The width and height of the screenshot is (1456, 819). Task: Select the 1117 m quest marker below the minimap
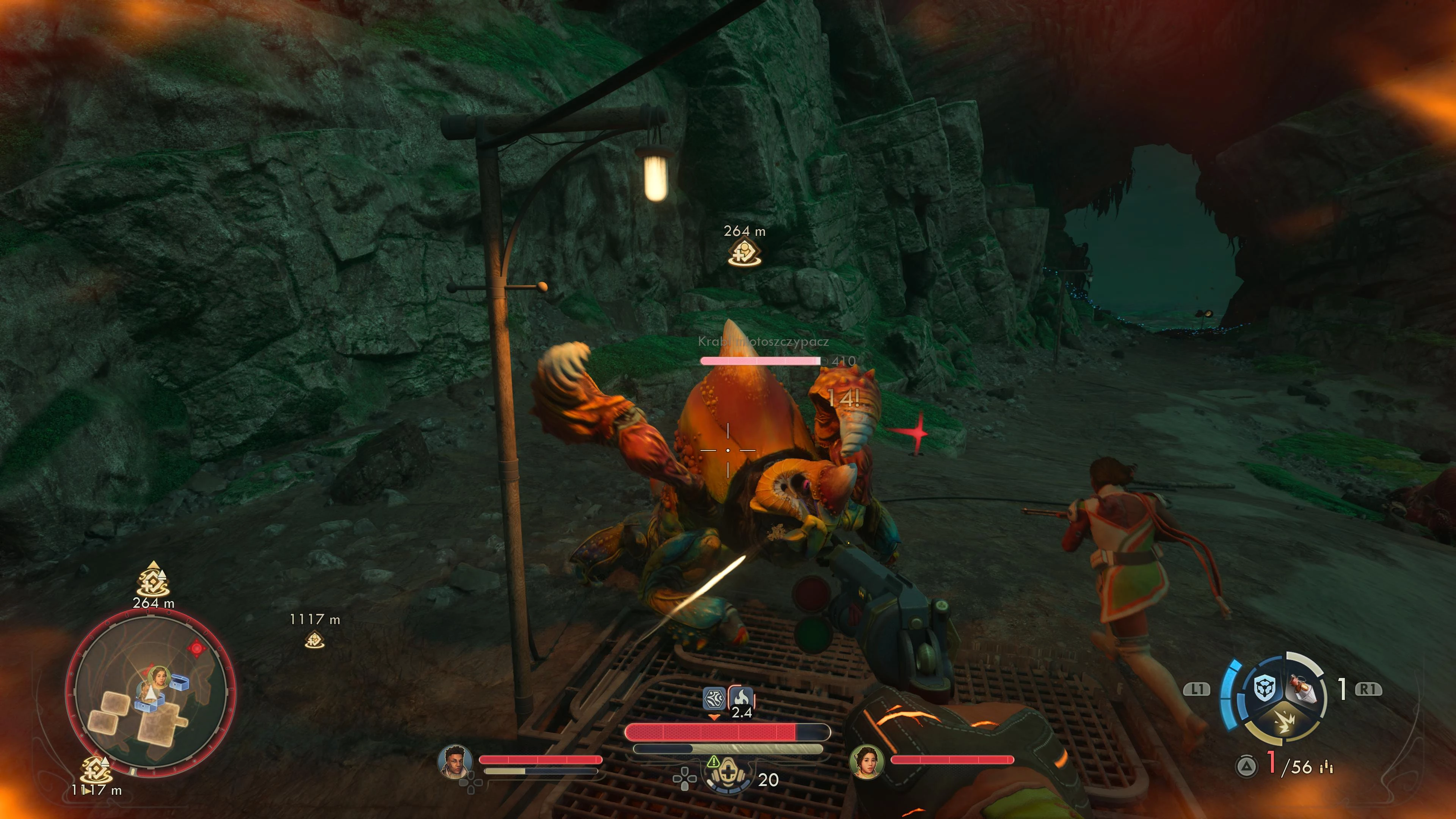(x=96, y=770)
